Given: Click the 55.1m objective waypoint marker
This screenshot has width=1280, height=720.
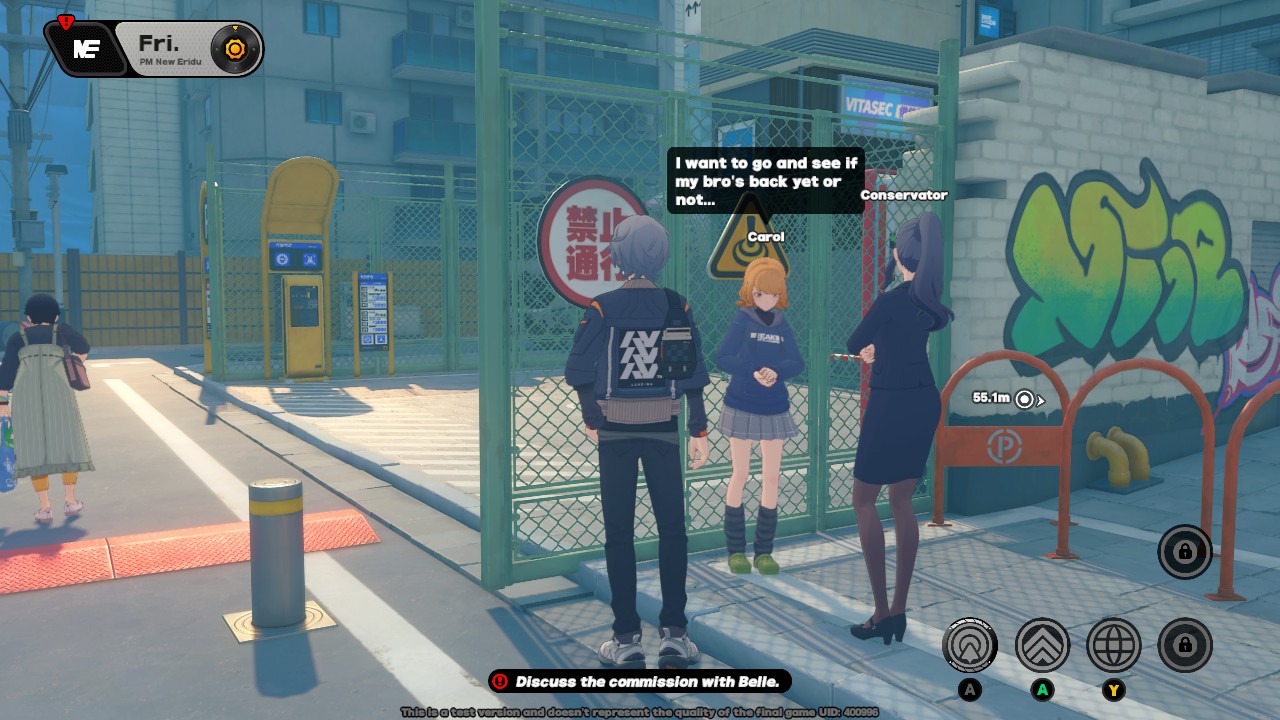Looking at the screenshot, I should click(x=1025, y=399).
